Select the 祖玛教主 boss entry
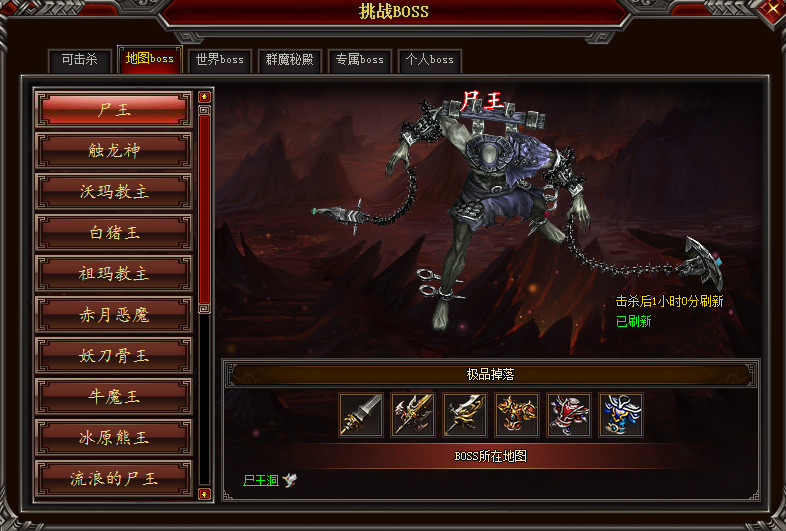786x531 pixels. click(x=113, y=274)
